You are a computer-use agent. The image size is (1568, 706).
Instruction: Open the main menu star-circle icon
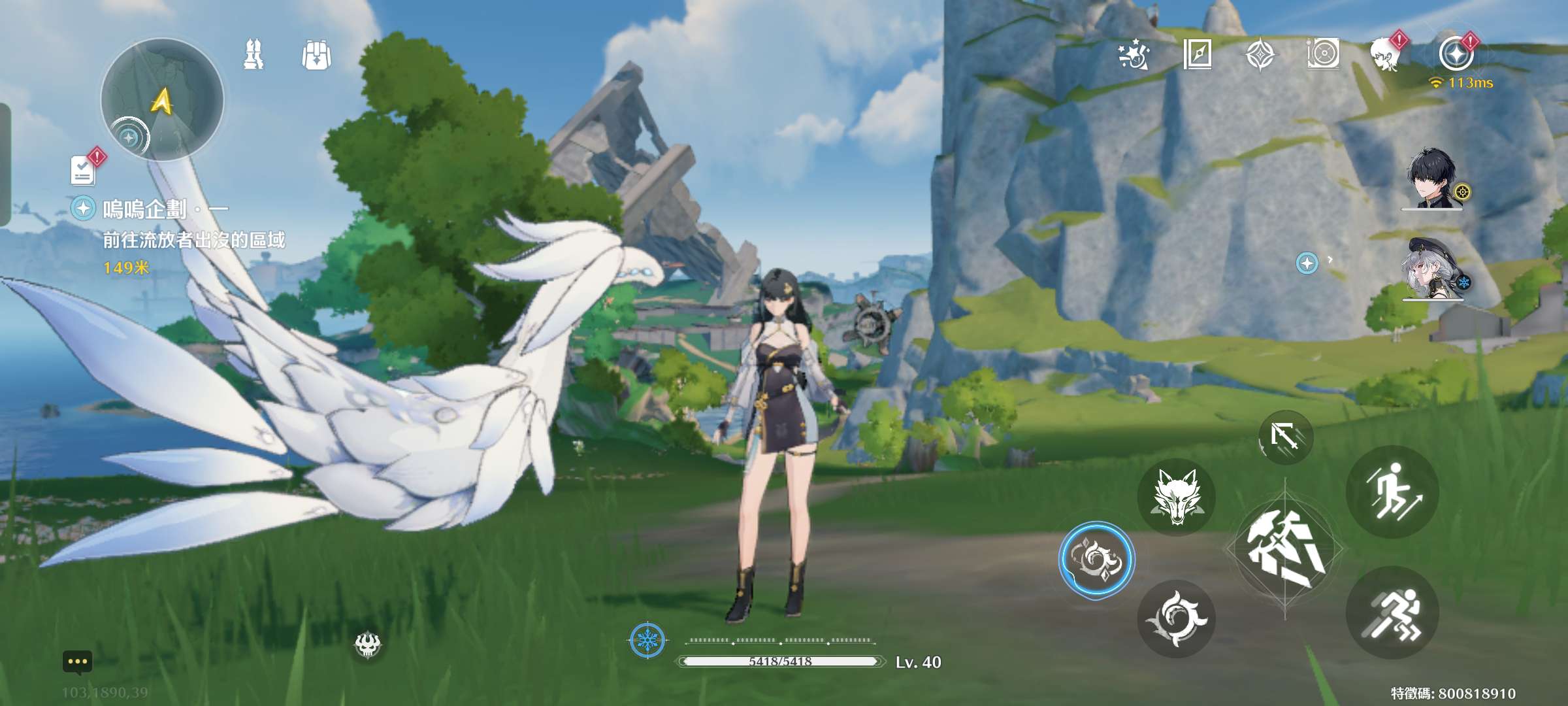1456,54
